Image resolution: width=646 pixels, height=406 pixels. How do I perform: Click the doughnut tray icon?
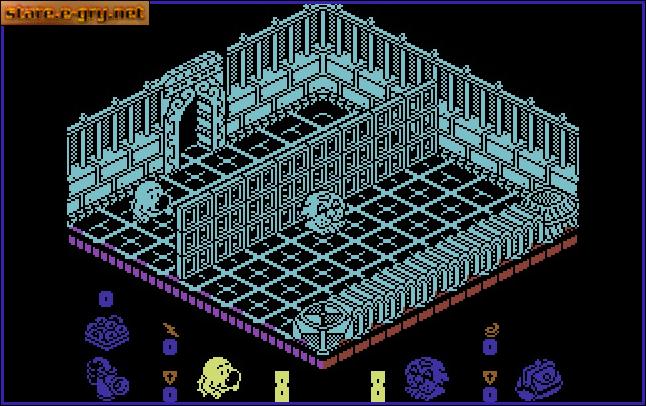click(105, 329)
